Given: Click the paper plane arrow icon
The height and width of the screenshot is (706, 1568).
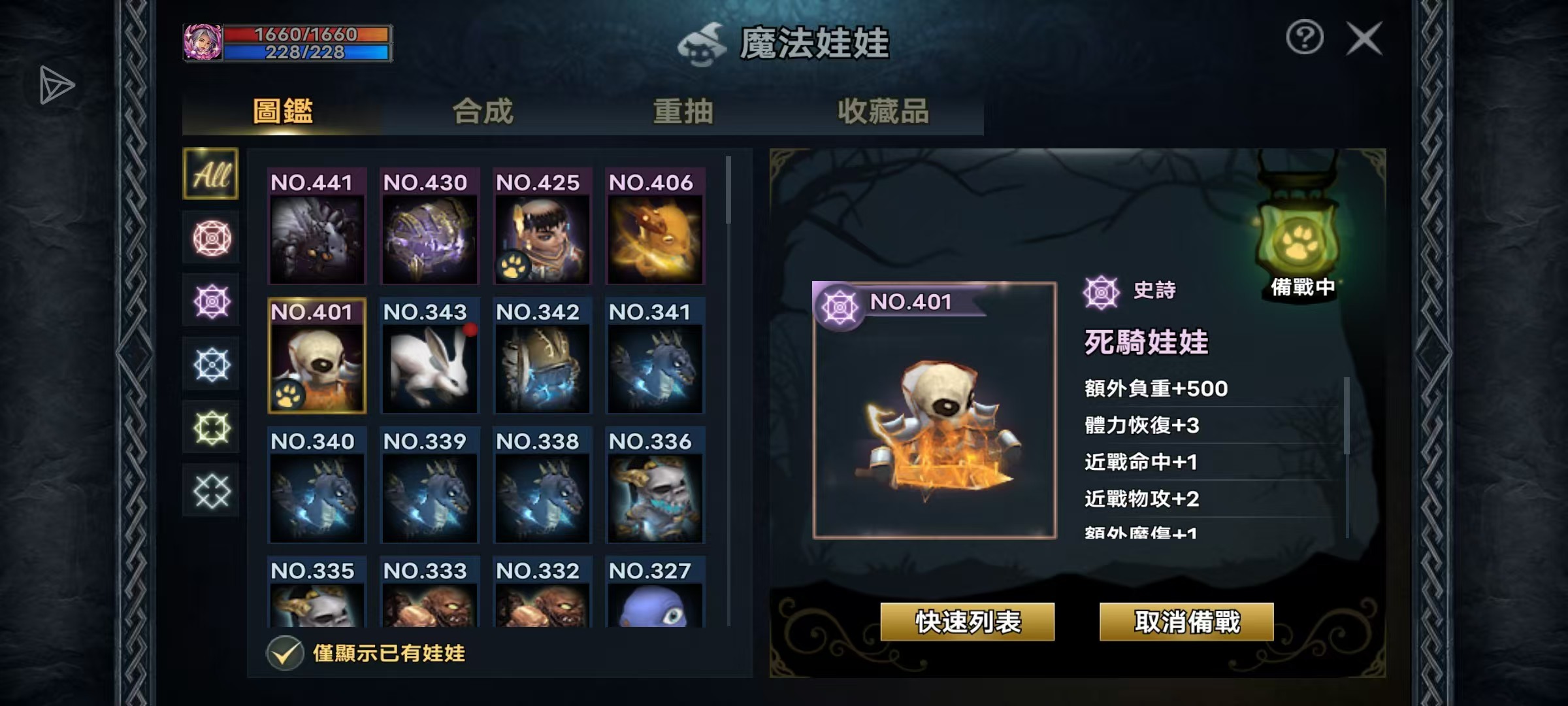Looking at the screenshot, I should tap(56, 85).
